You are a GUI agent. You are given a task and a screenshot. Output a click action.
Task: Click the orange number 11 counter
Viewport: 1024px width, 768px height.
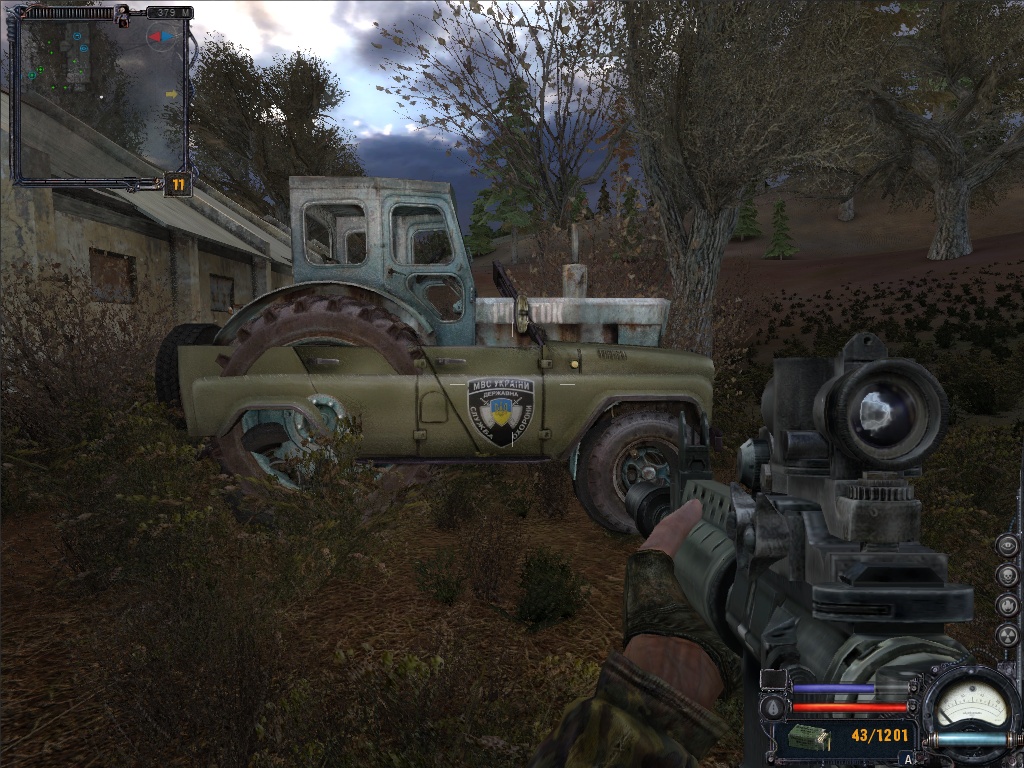[178, 184]
